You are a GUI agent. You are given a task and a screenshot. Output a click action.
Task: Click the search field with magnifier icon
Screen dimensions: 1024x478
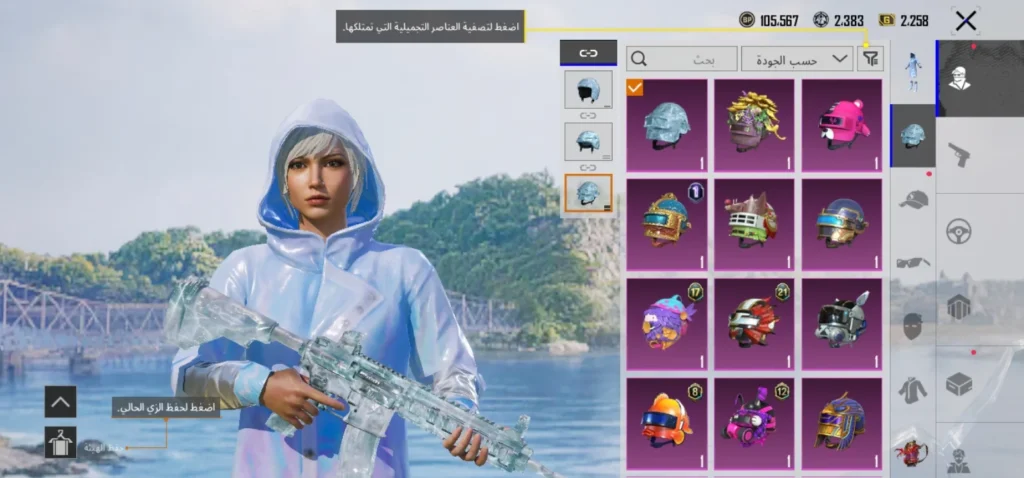pos(683,59)
